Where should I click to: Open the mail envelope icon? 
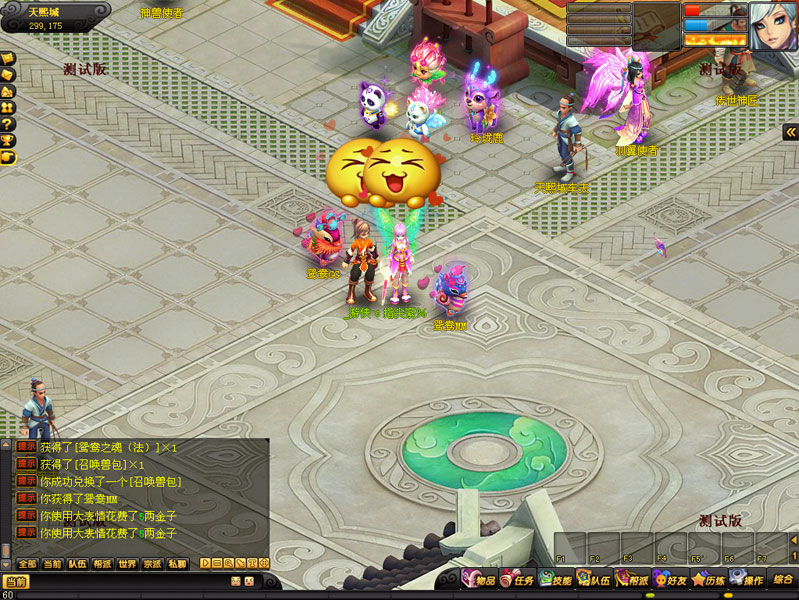tap(7, 75)
